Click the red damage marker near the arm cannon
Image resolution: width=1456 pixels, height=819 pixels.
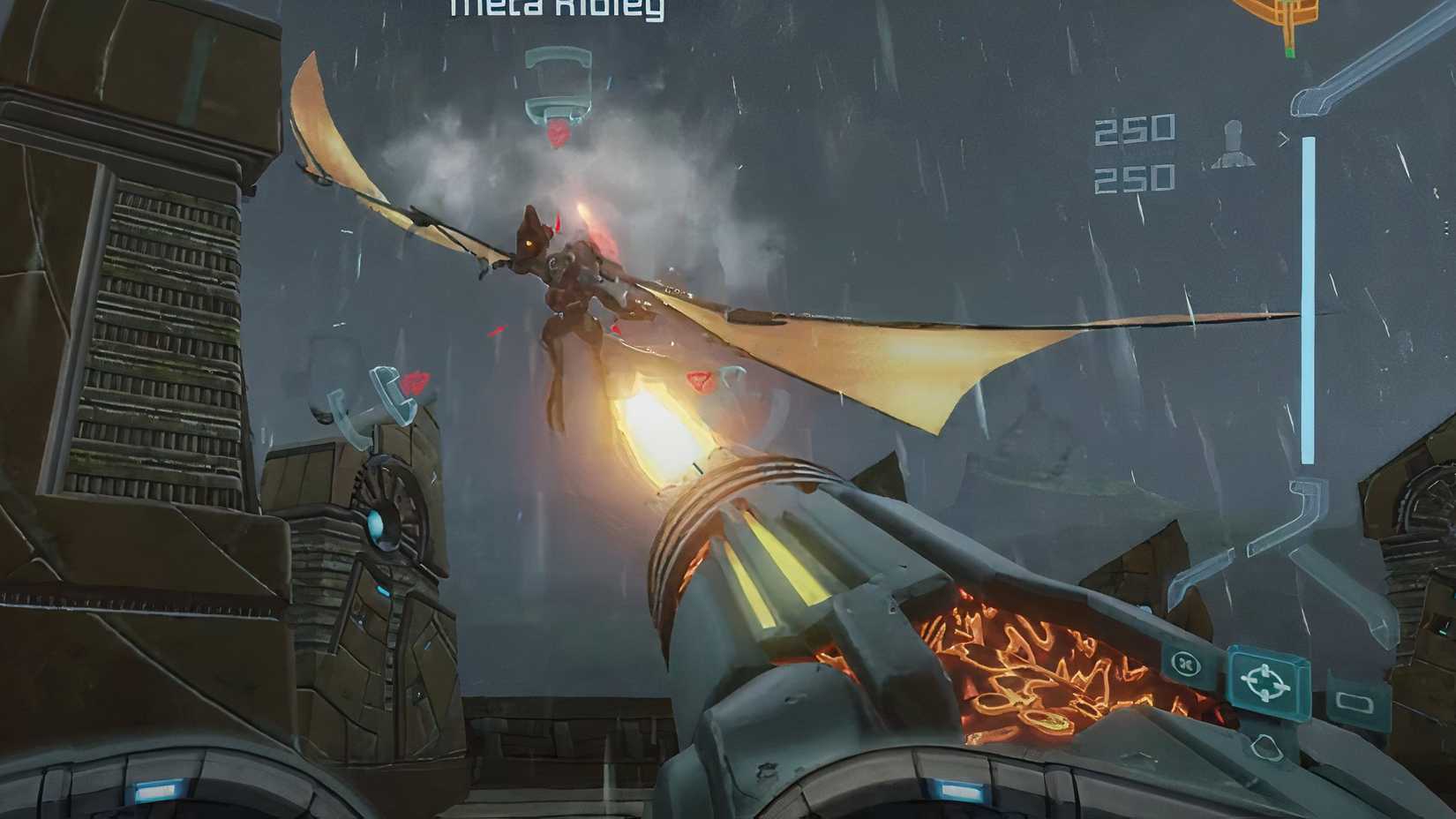(x=700, y=381)
